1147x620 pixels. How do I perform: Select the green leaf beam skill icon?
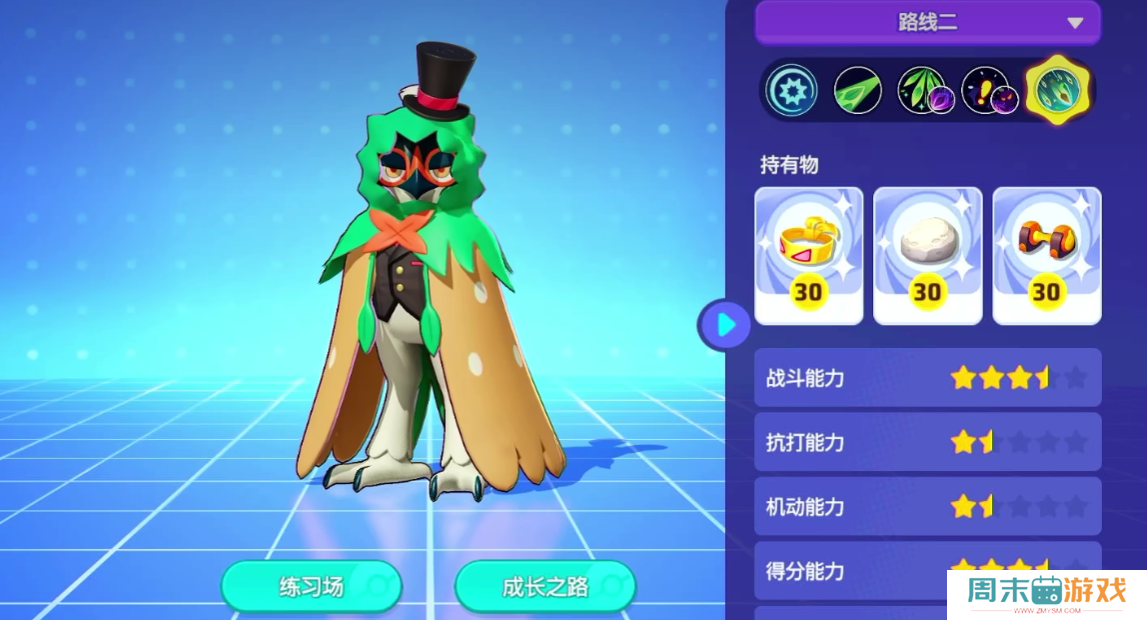[857, 91]
